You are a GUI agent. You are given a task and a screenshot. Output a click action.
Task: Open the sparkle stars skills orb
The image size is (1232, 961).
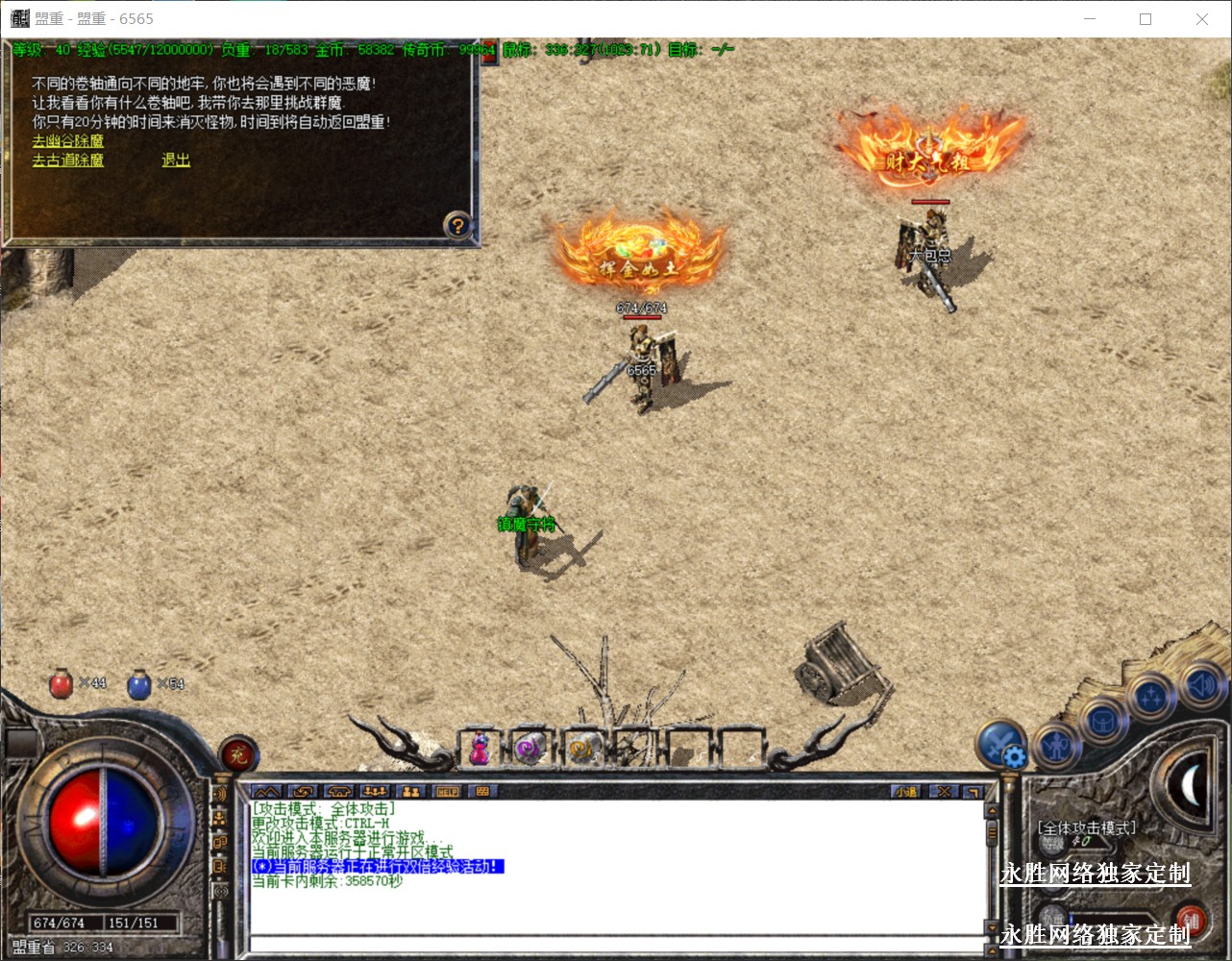tap(1150, 699)
